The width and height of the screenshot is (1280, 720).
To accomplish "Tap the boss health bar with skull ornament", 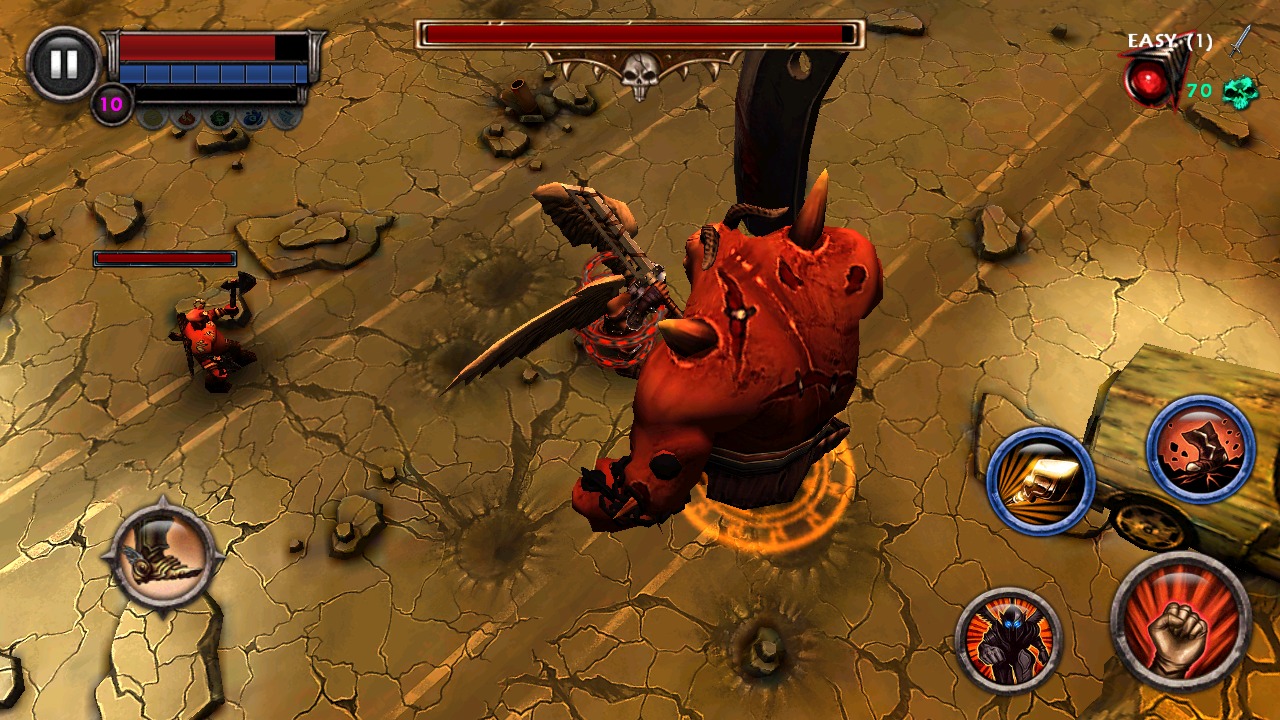I will coord(640,35).
